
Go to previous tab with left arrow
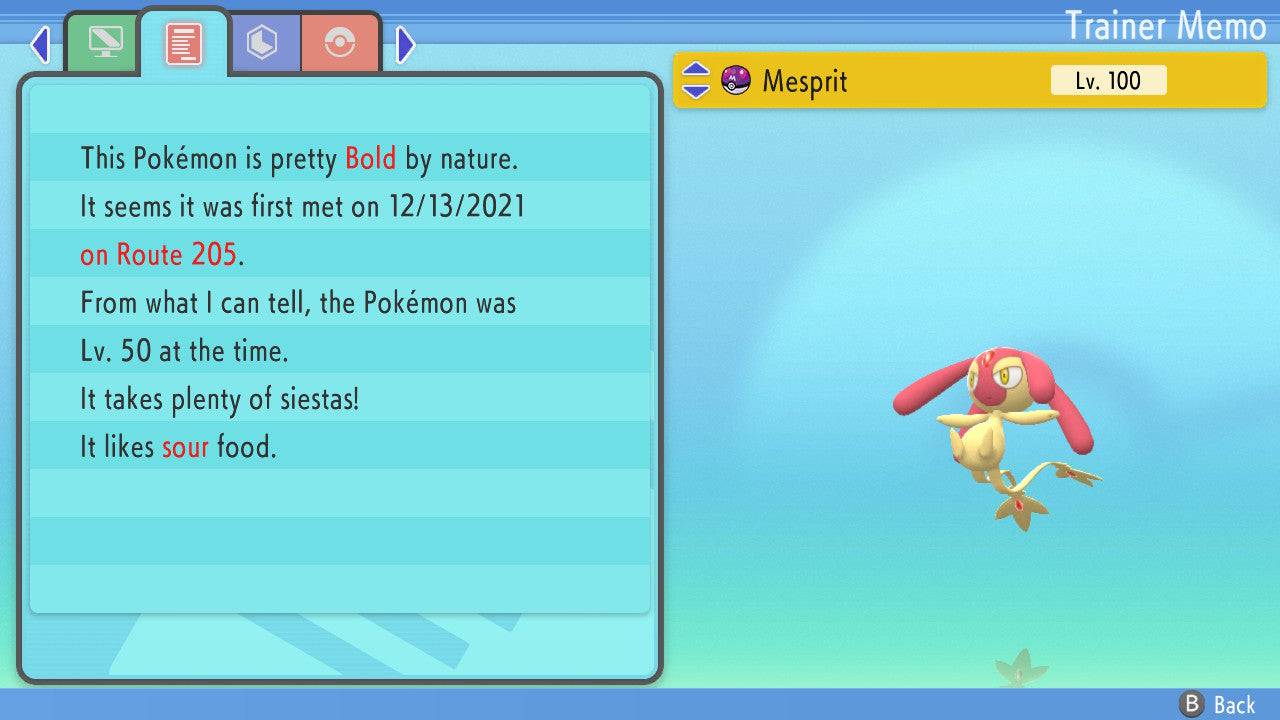pos(40,44)
